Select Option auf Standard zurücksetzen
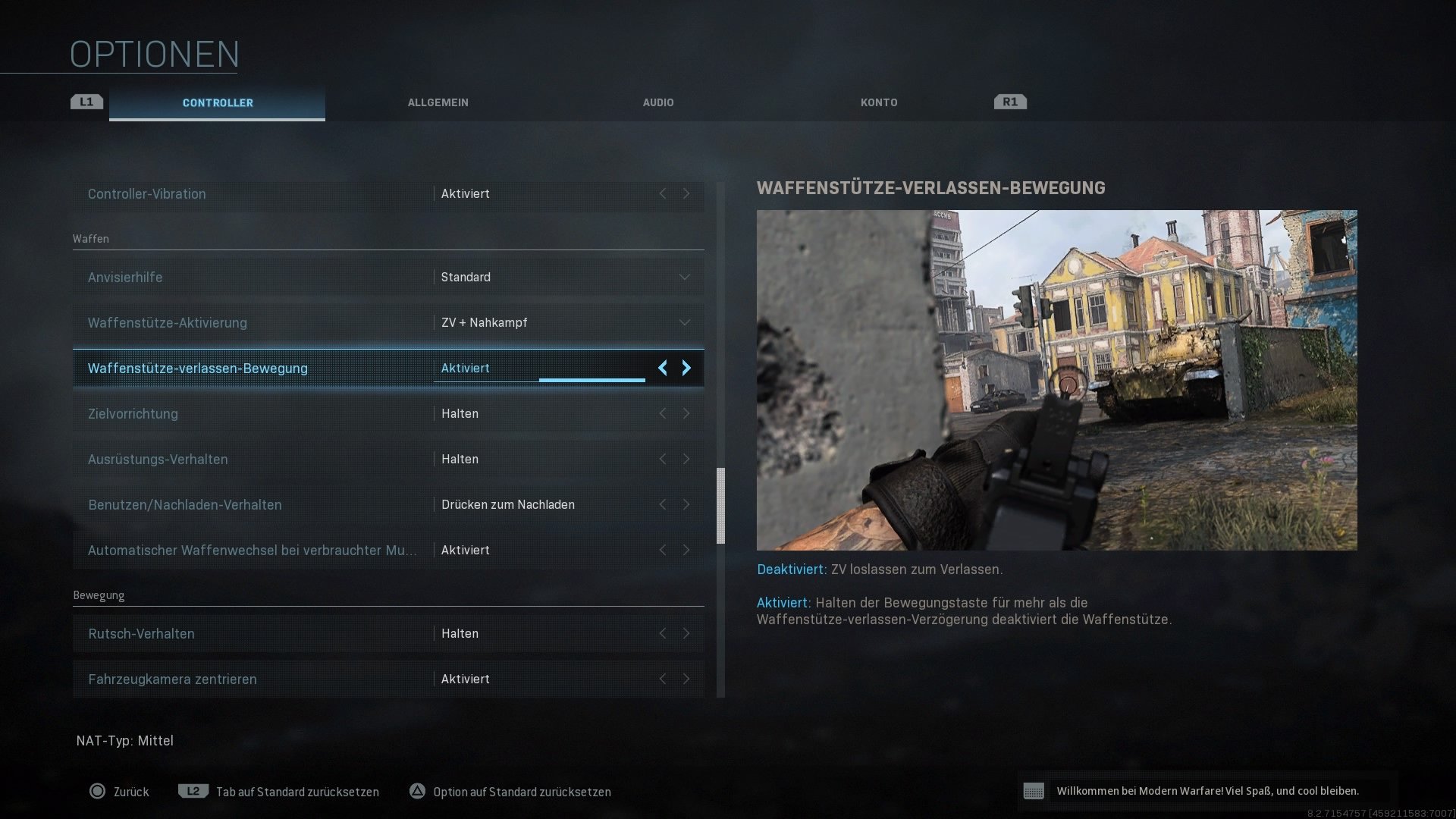The image size is (1456, 819). click(521, 791)
